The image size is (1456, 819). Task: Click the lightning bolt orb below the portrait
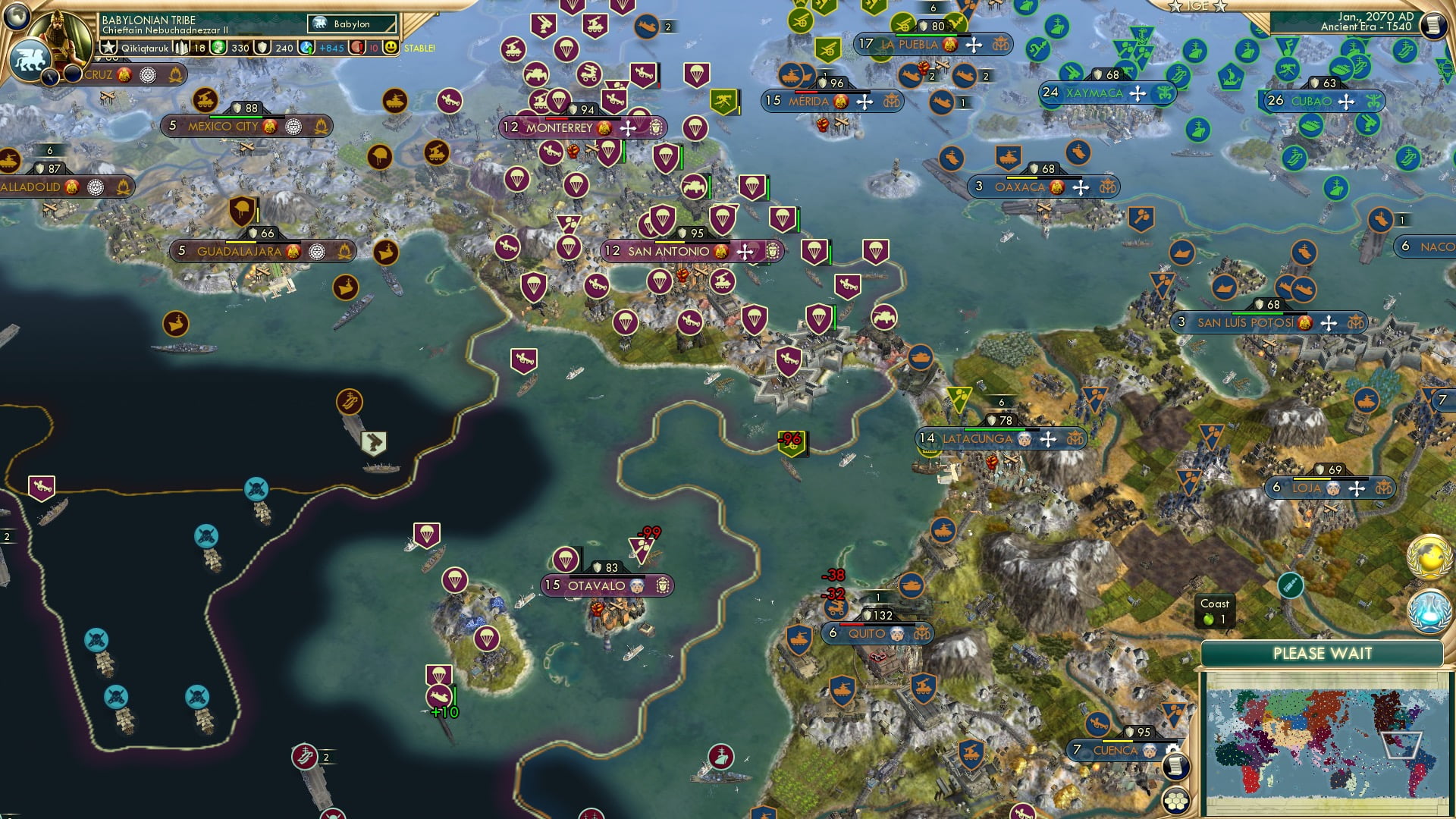tap(50, 76)
